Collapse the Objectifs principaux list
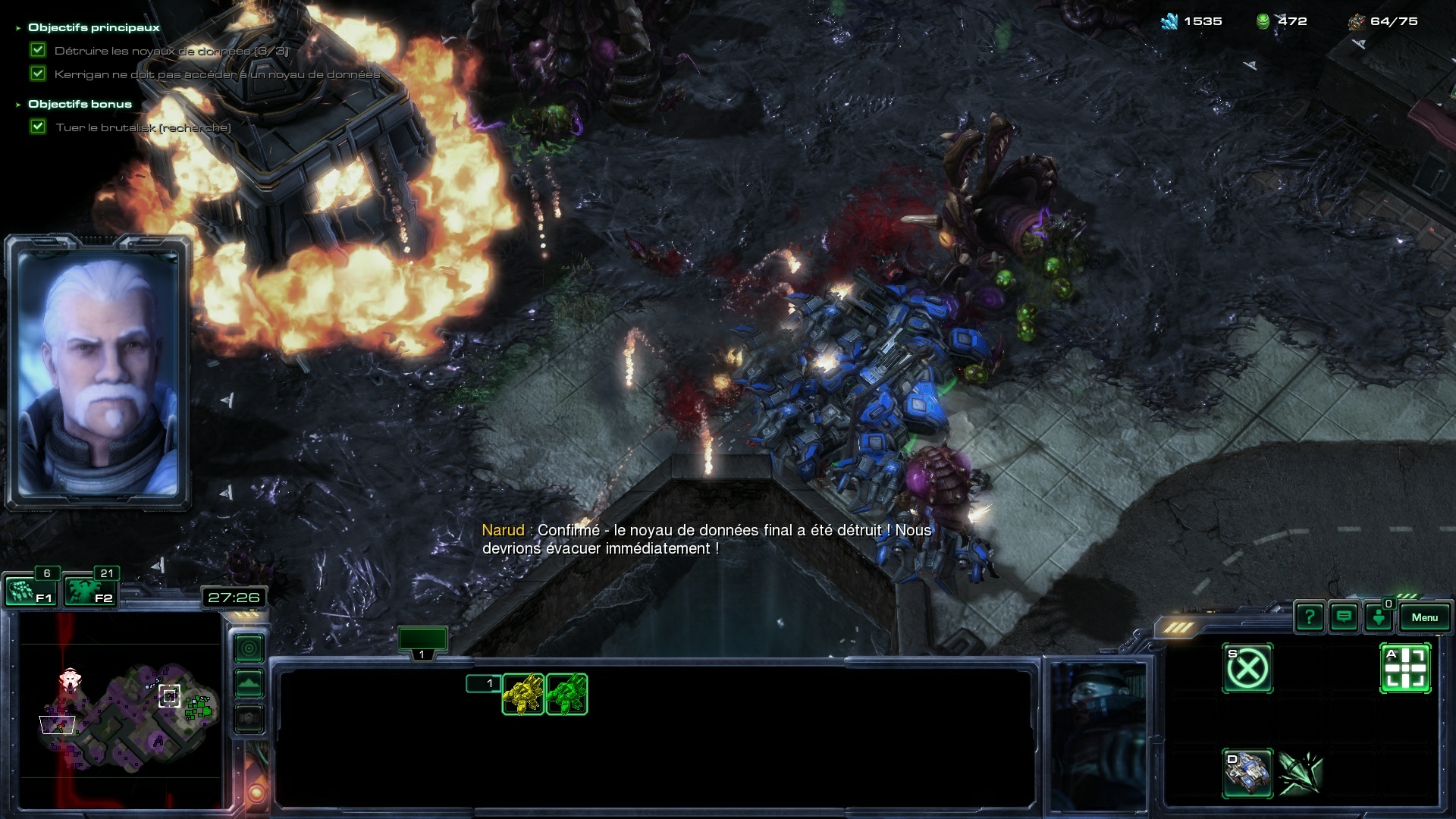This screenshot has height=819, width=1456. (x=18, y=28)
